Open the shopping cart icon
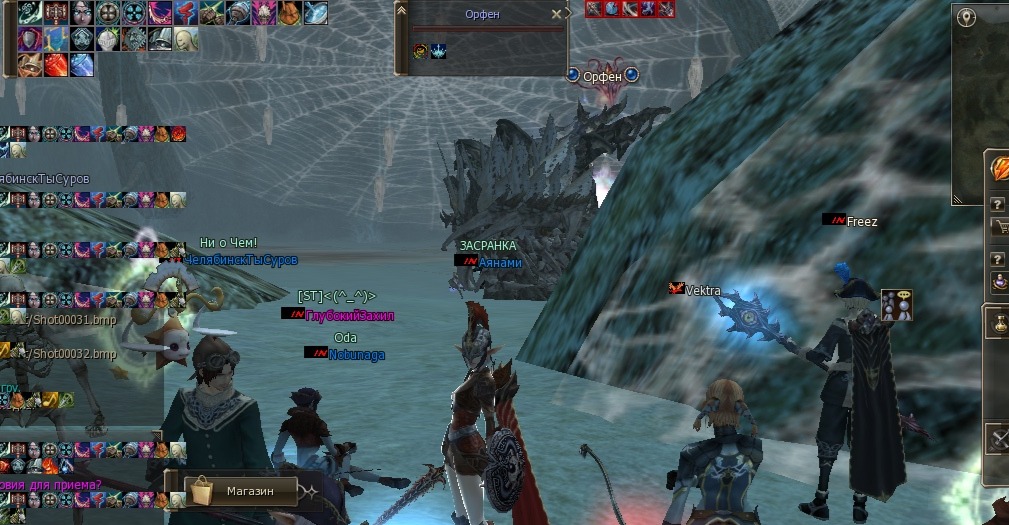Screen dimensions: 1009x525 pyautogui.click(x=998, y=227)
